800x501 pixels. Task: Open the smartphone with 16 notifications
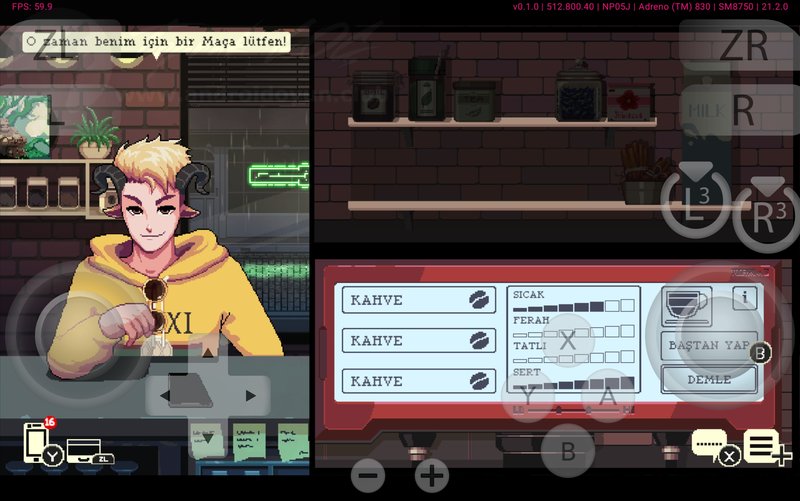coord(38,444)
